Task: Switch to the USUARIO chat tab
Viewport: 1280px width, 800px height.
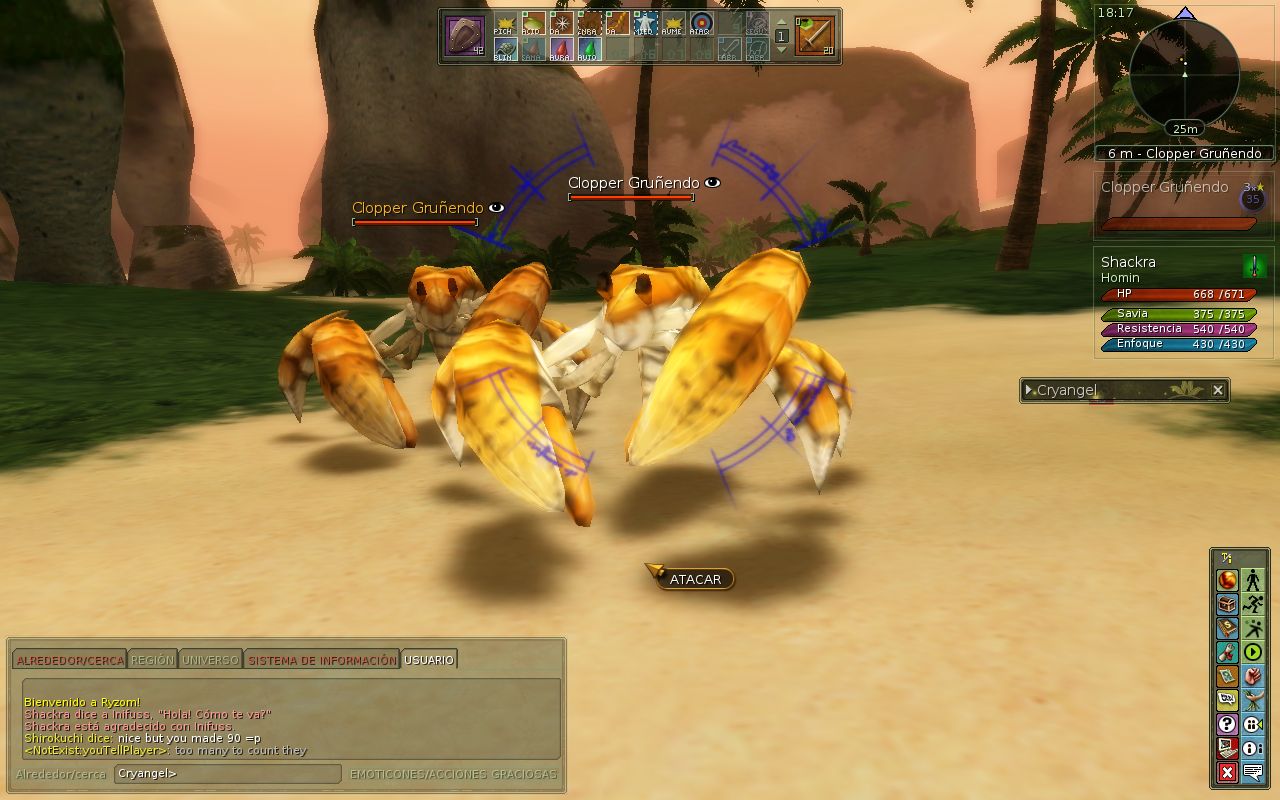Action: pos(429,660)
